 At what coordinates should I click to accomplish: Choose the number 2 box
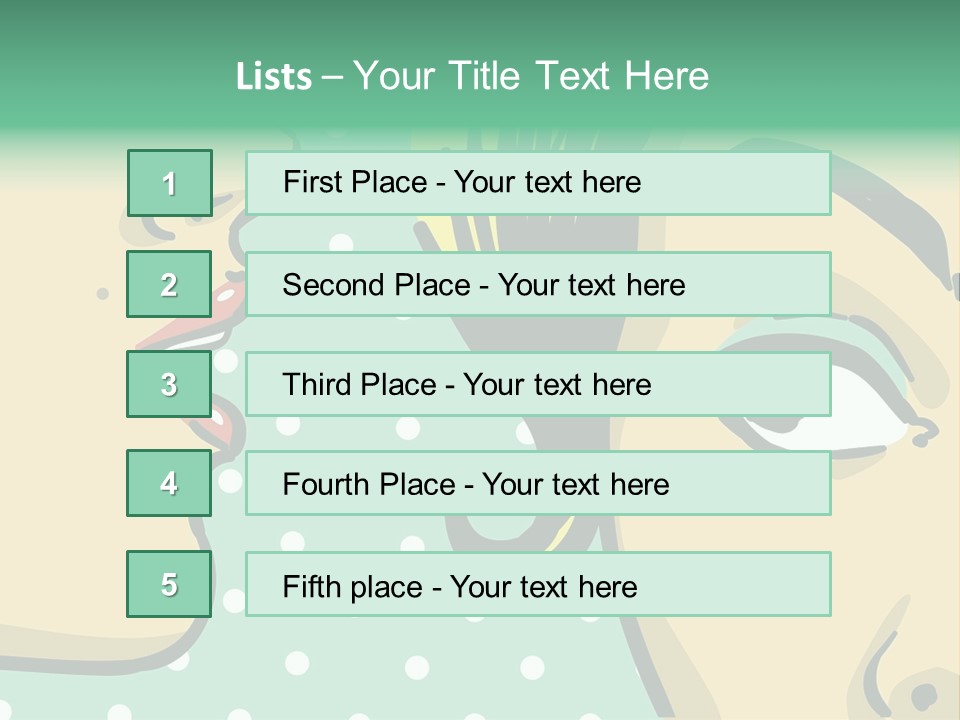(169, 284)
